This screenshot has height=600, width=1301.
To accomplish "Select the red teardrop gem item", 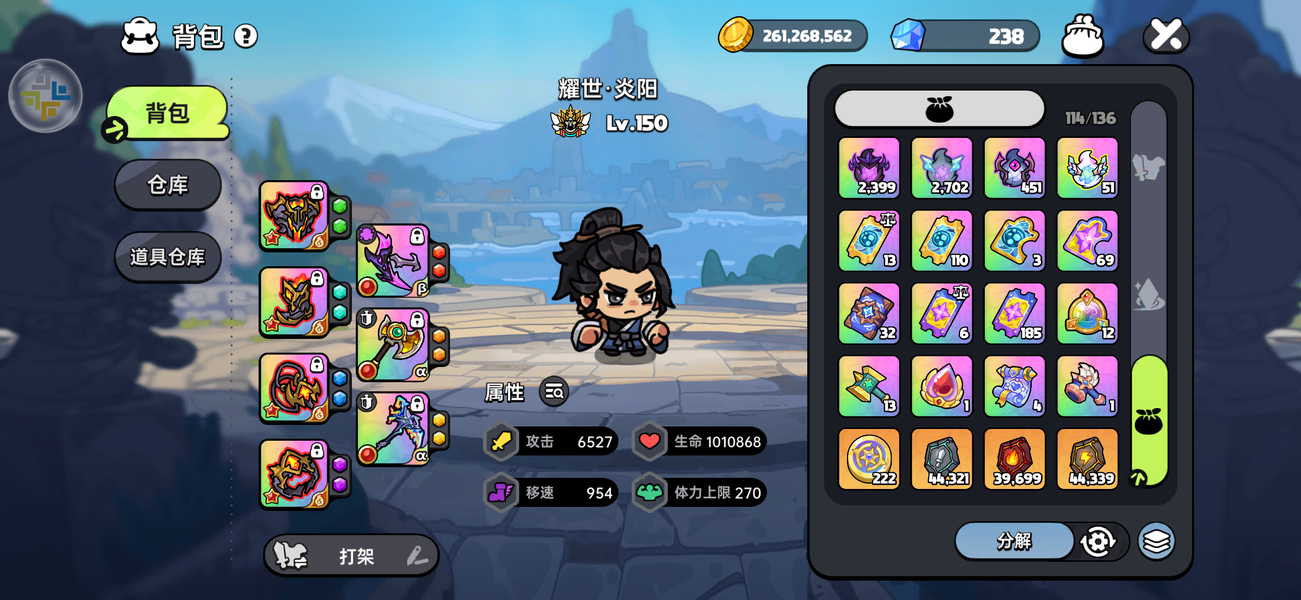I will 941,386.
